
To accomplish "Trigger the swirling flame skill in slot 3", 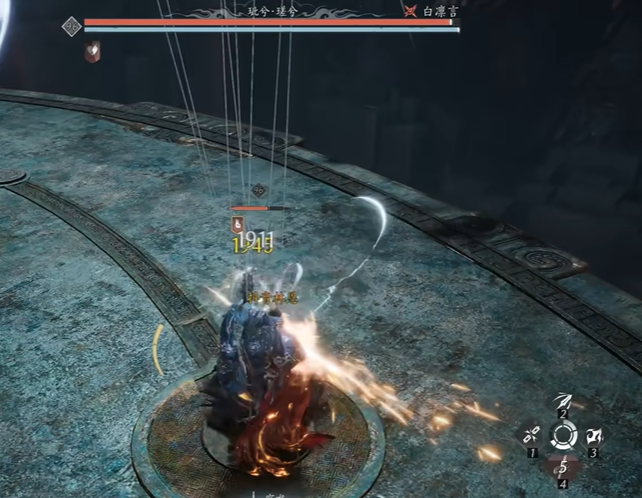I will click(x=596, y=436).
